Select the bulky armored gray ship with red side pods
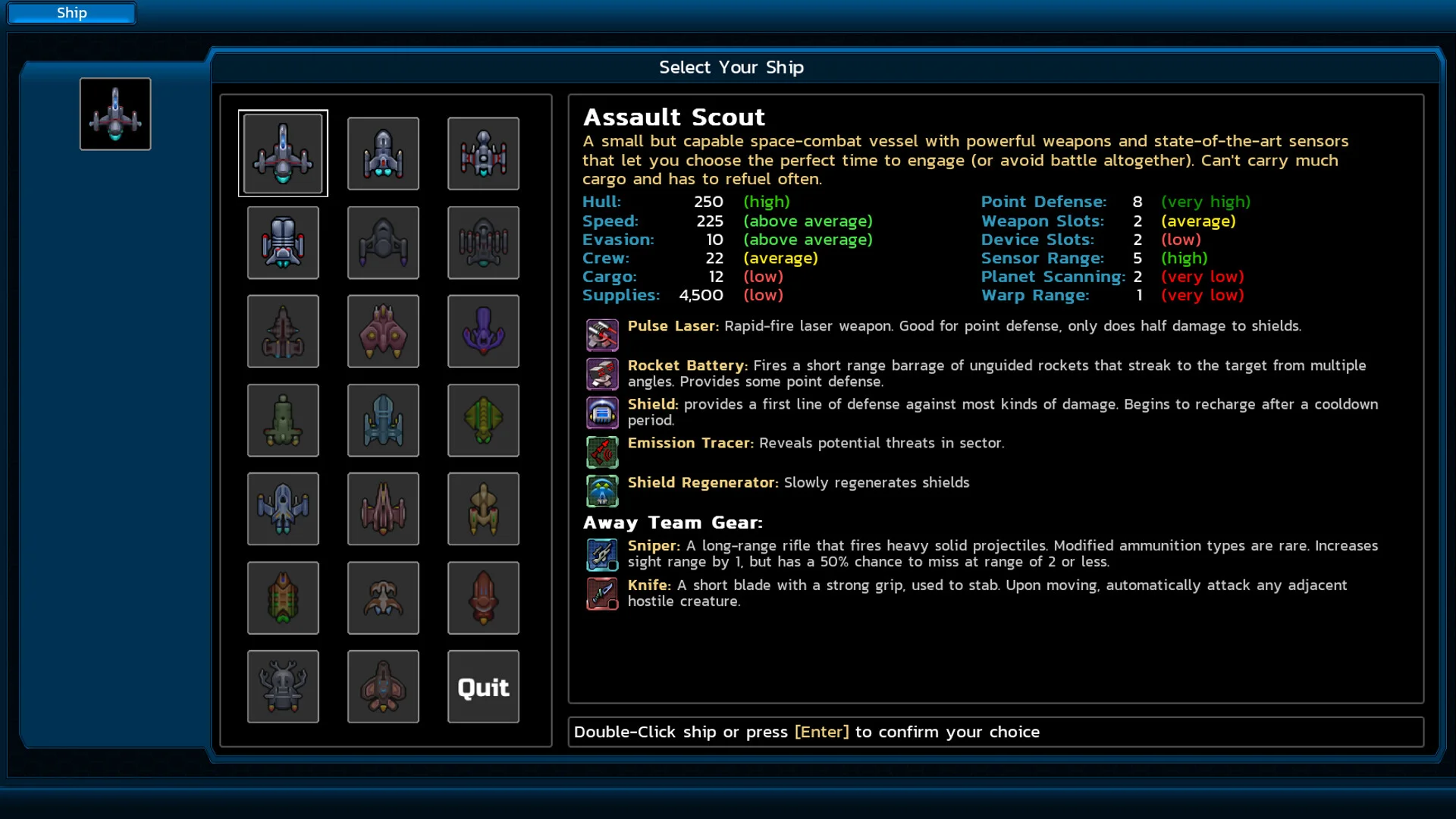 (x=283, y=243)
